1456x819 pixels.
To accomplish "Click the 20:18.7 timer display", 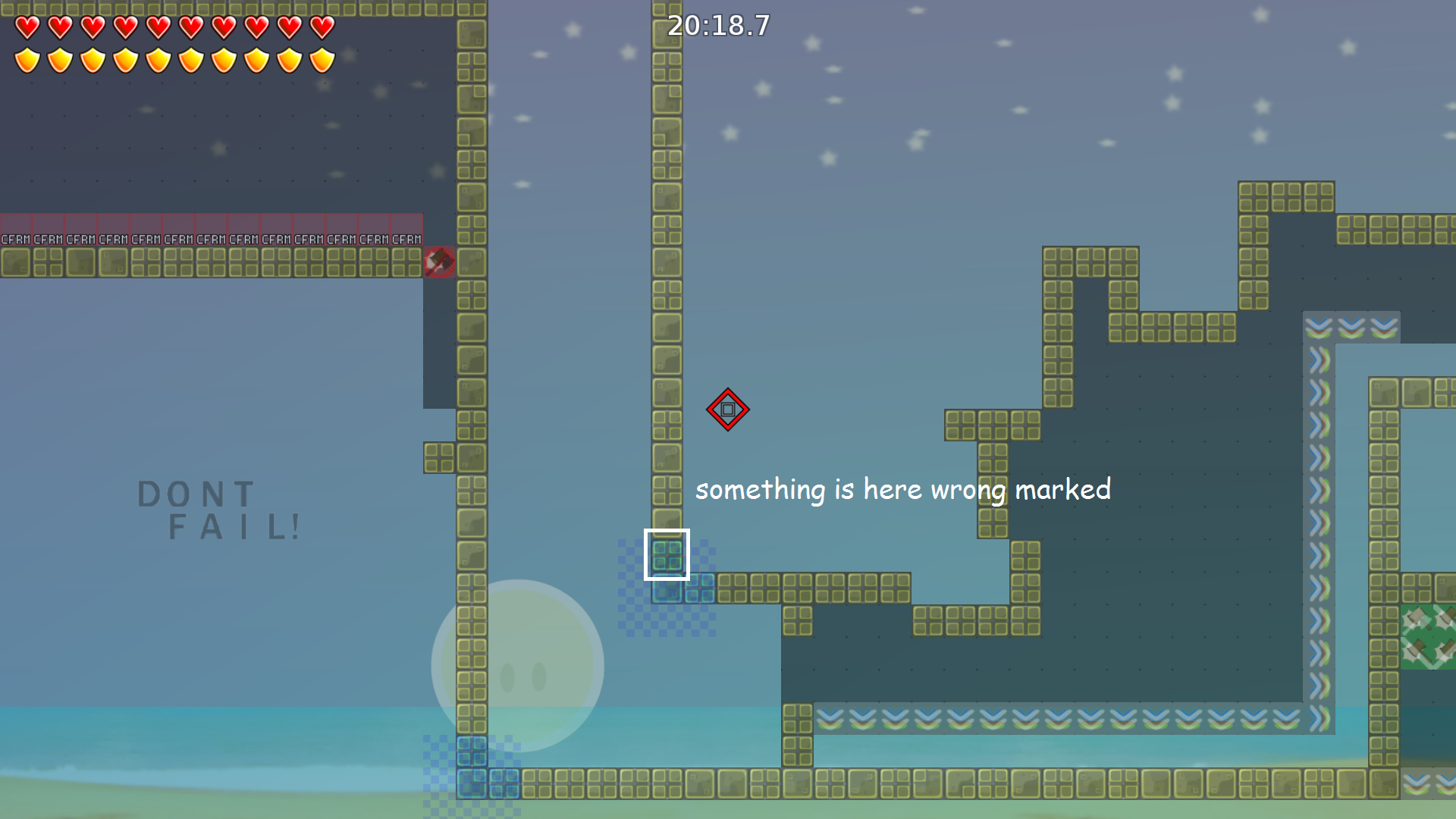I will (x=717, y=27).
